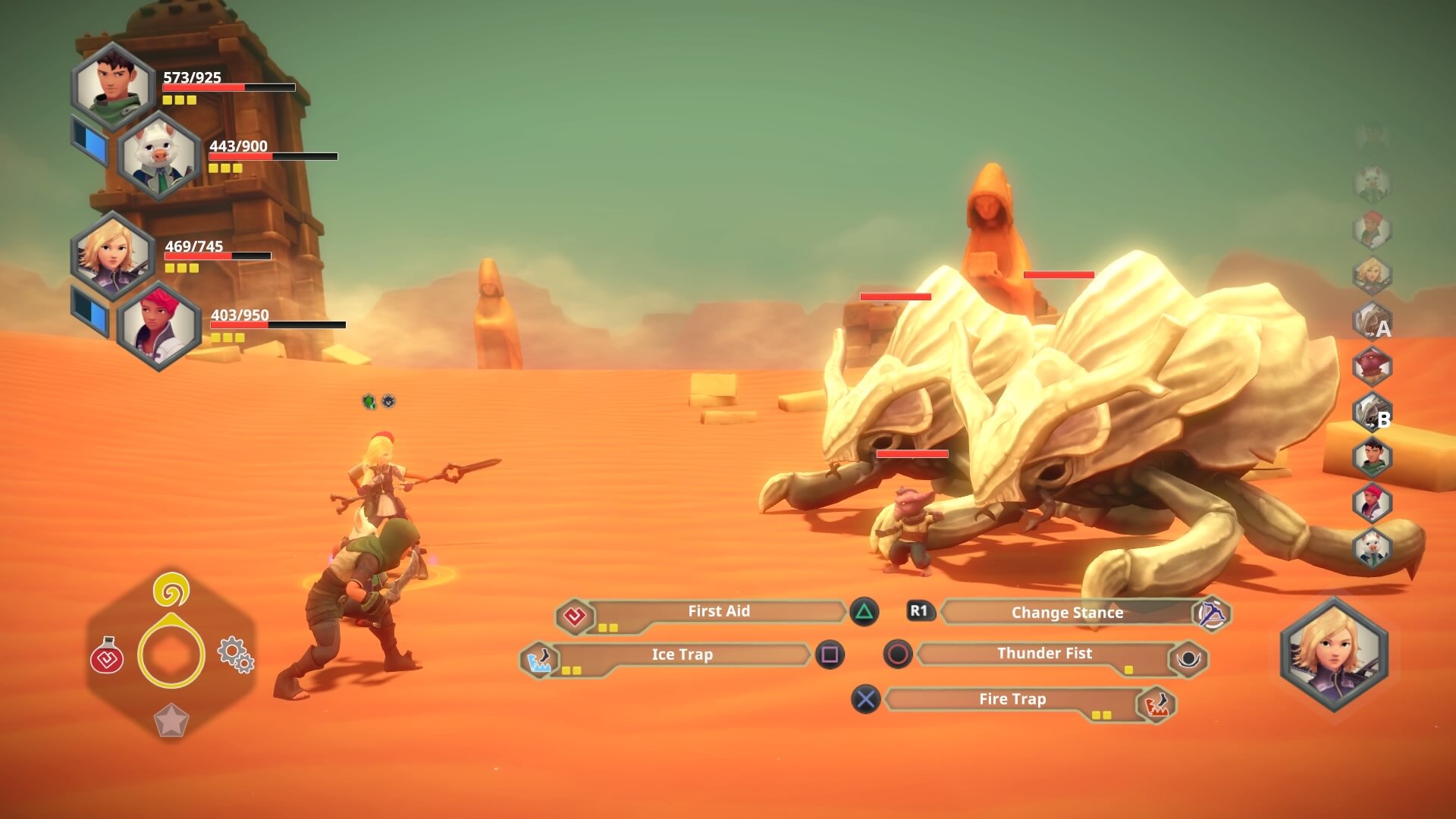Select the yellow spiral abilities icon

[171, 590]
